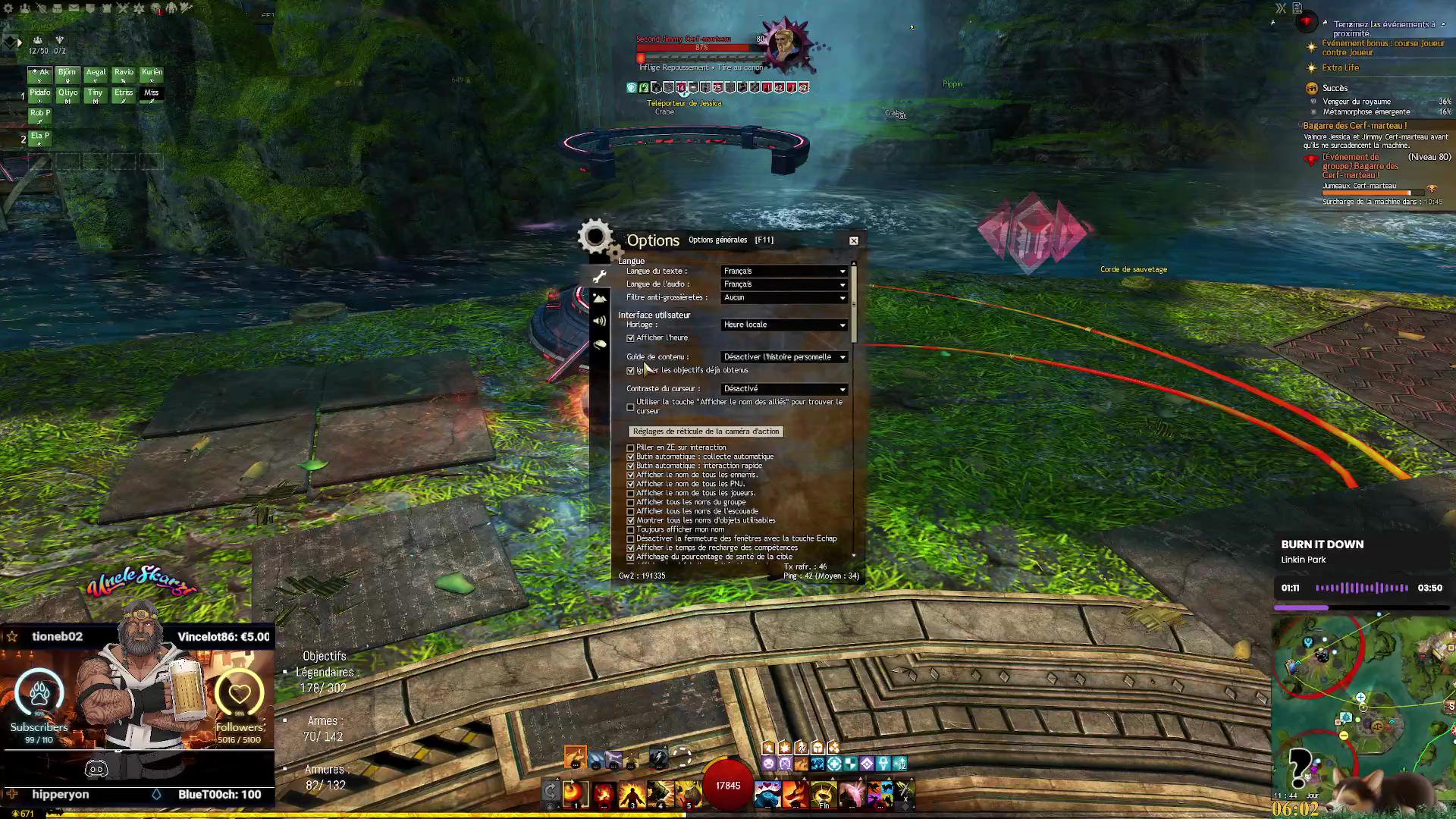
Task: Open the 'Guide de contenu' dropdown
Action: coord(784,356)
